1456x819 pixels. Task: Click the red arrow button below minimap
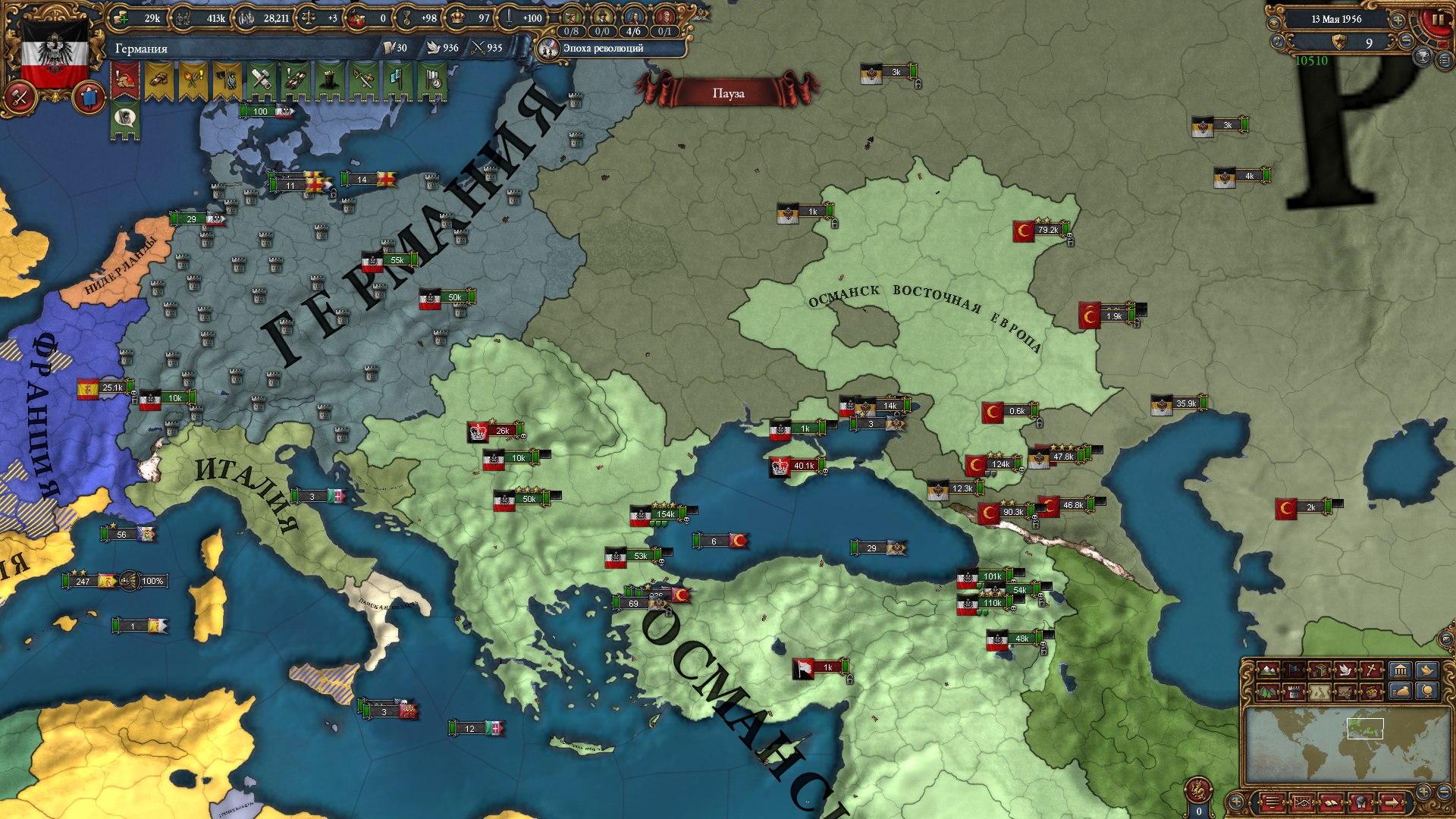[1392, 802]
